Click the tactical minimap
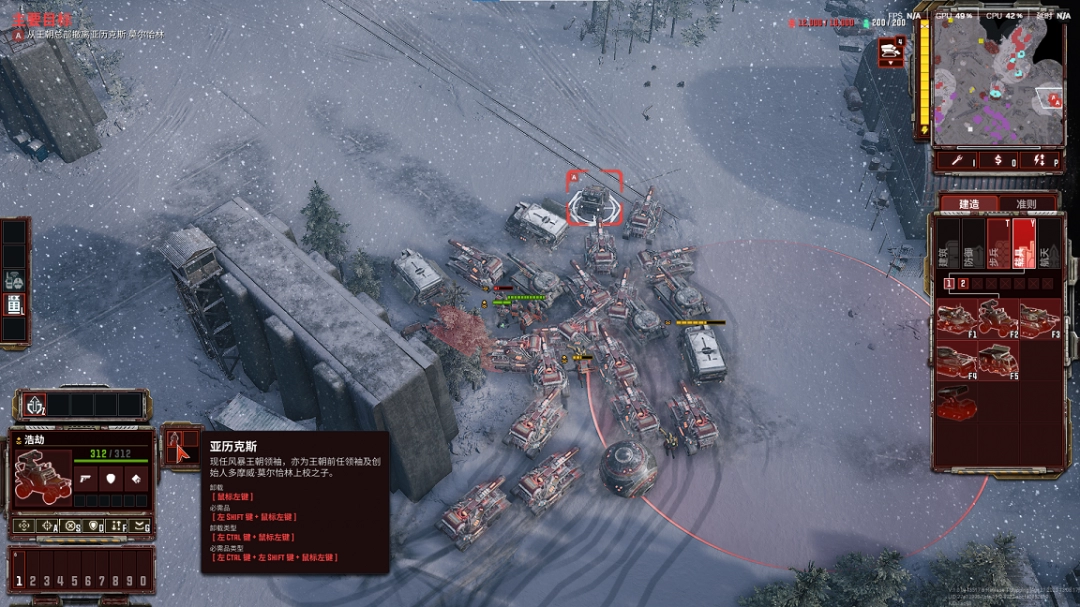This screenshot has height=607, width=1080. 990,80
